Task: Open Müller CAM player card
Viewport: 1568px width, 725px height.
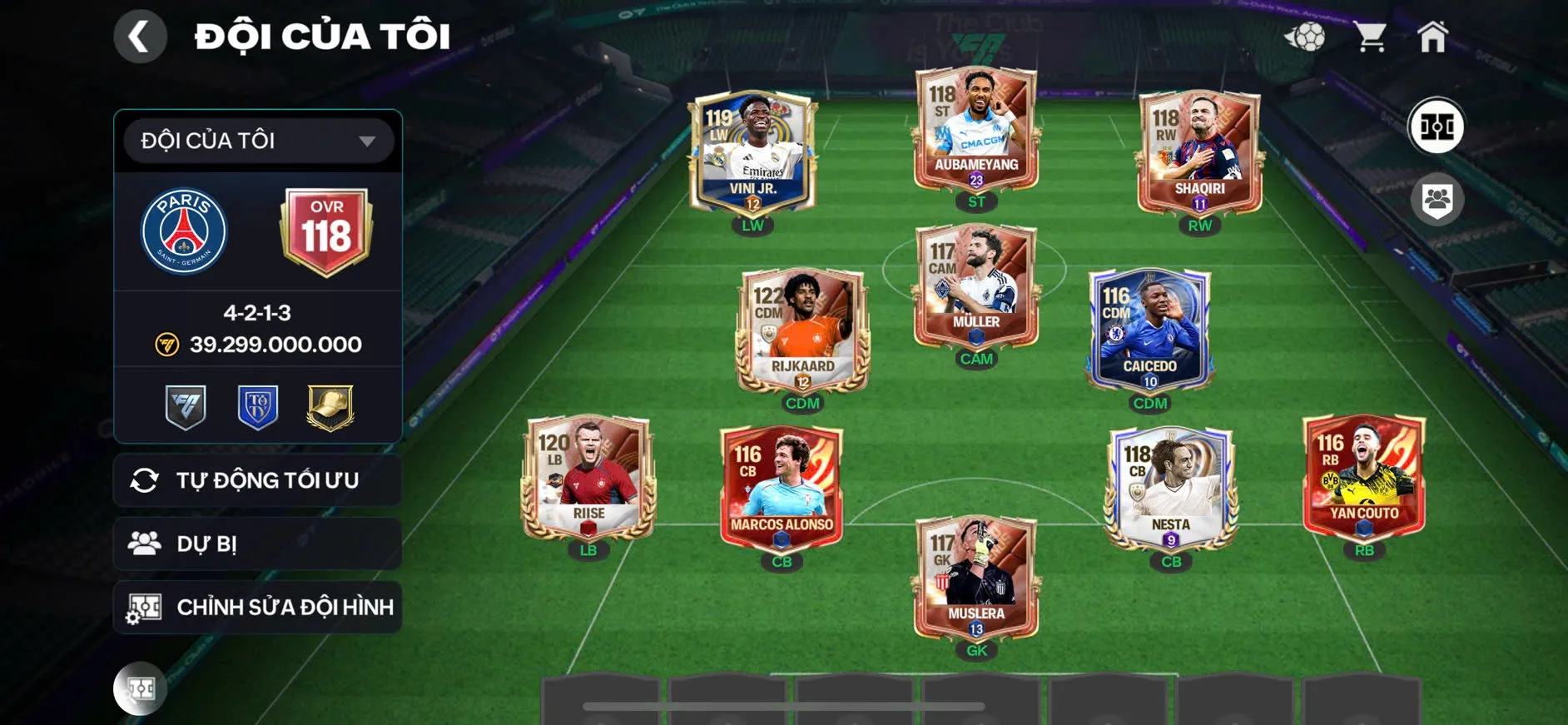Action: coord(976,287)
